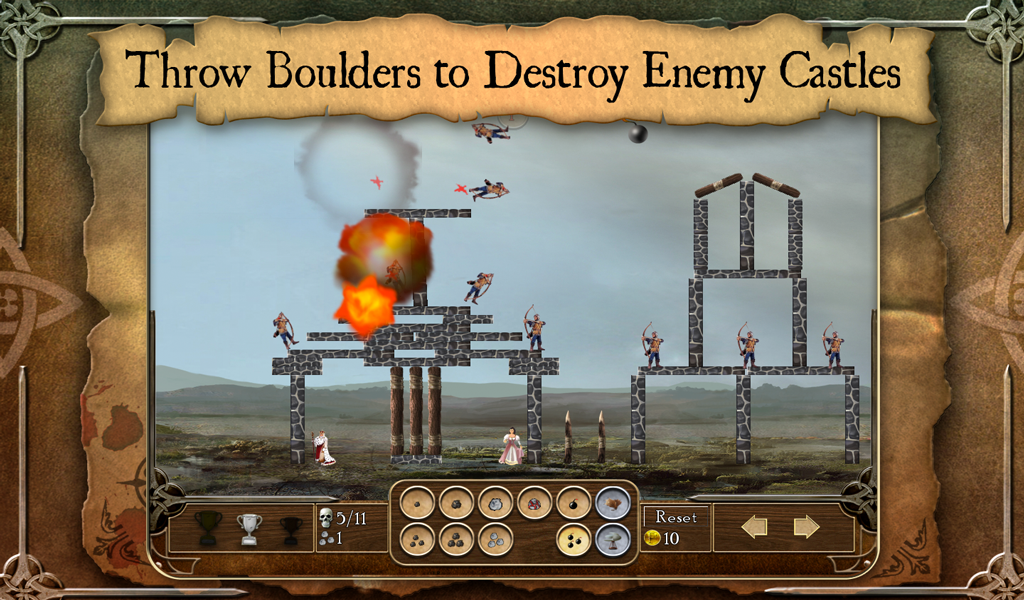Select the single small stone ammo
The width and height of the screenshot is (1024, 600).
coord(416,502)
